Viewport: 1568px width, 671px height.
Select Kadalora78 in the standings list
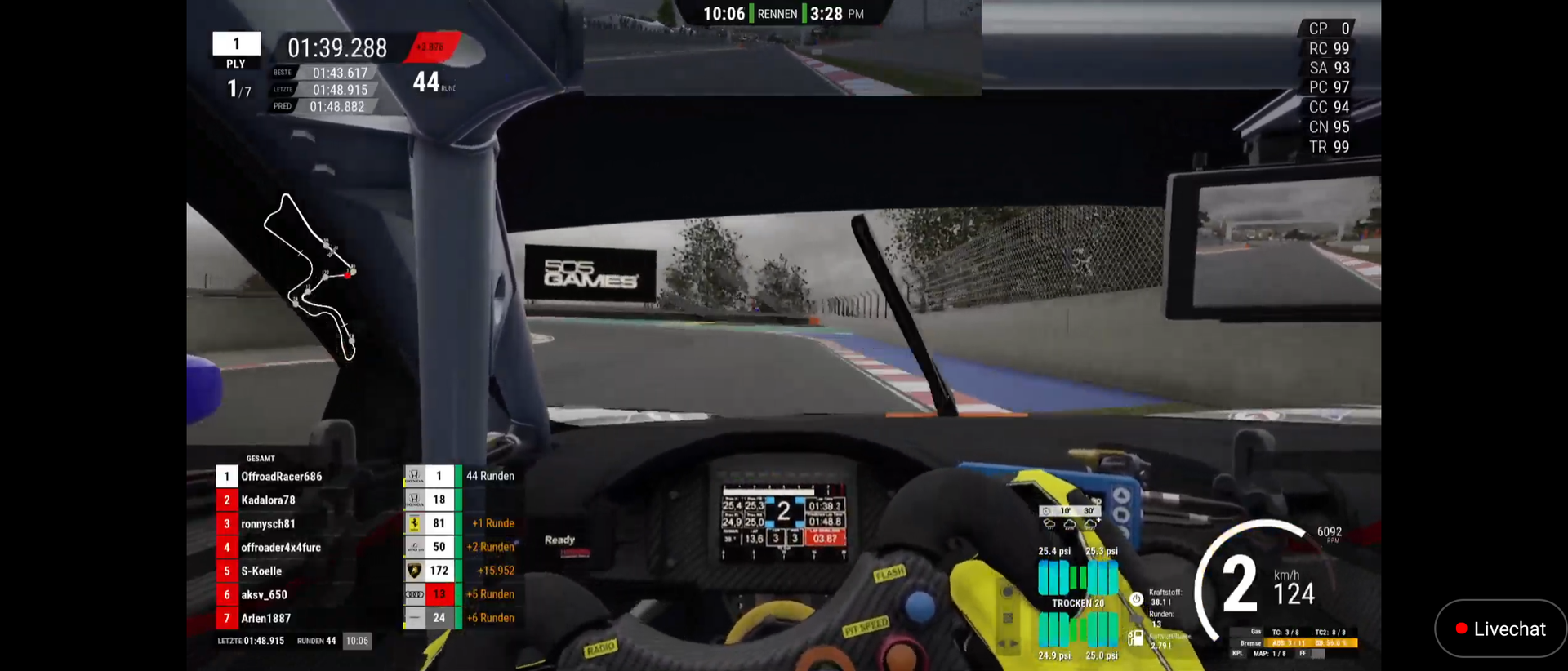(x=268, y=500)
